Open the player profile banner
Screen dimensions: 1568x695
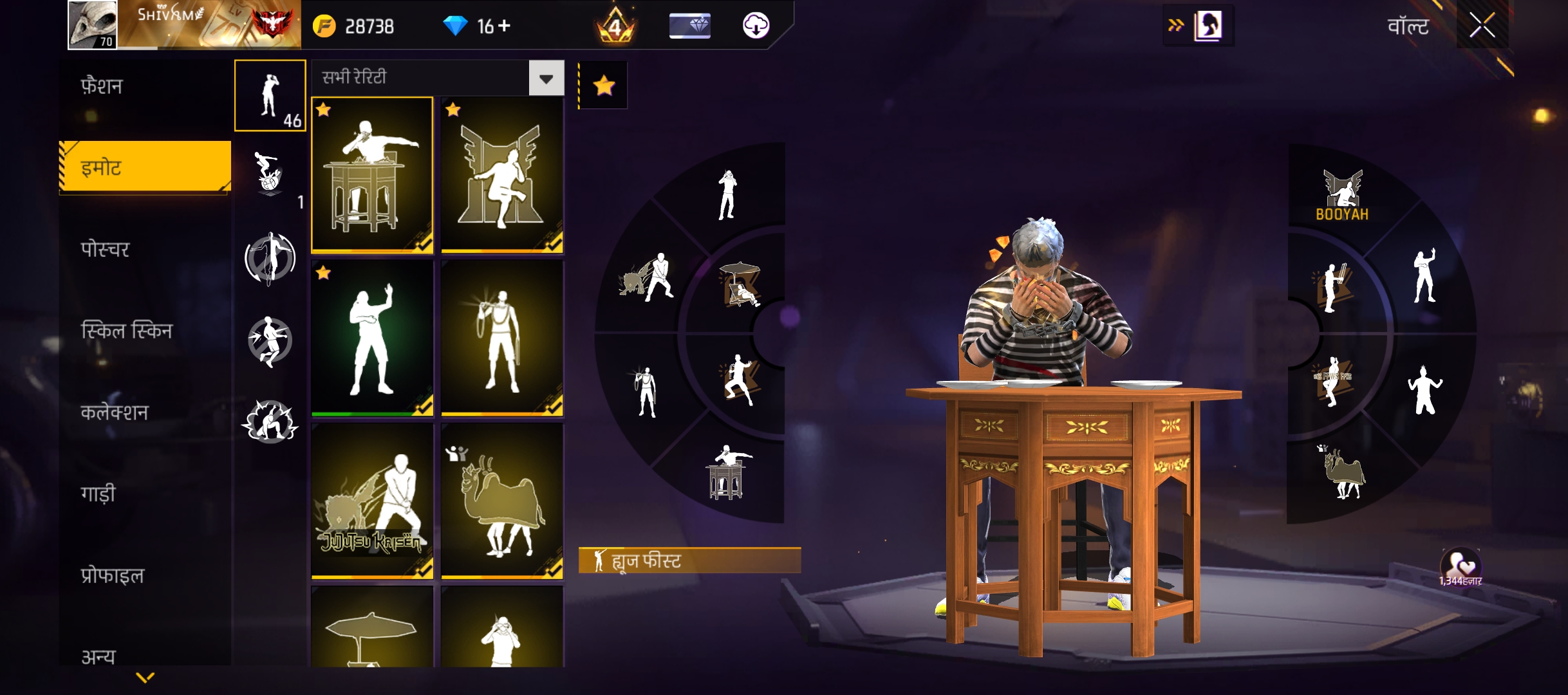(x=184, y=26)
